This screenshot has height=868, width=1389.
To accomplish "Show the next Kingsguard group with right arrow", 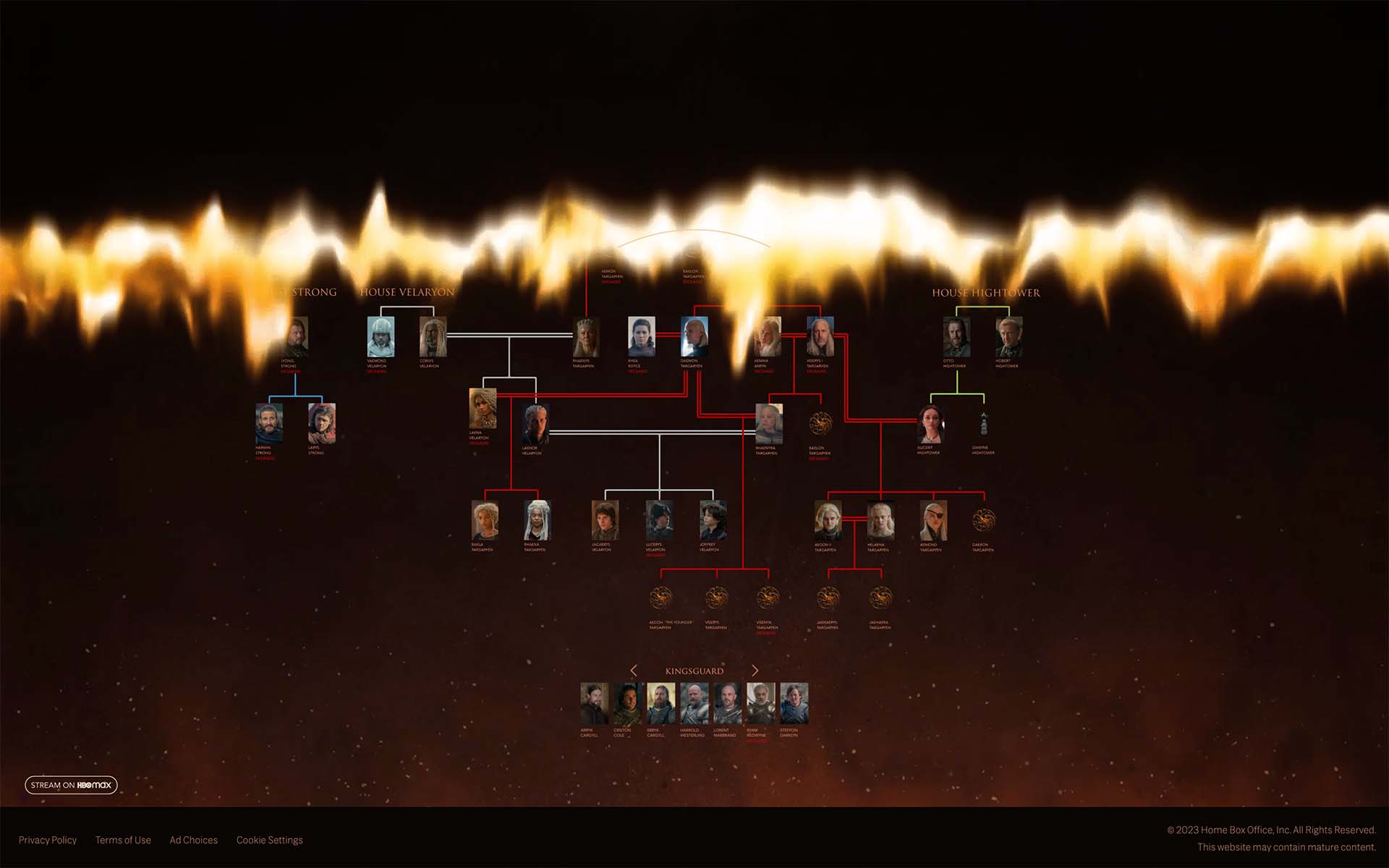I will click(x=755, y=671).
